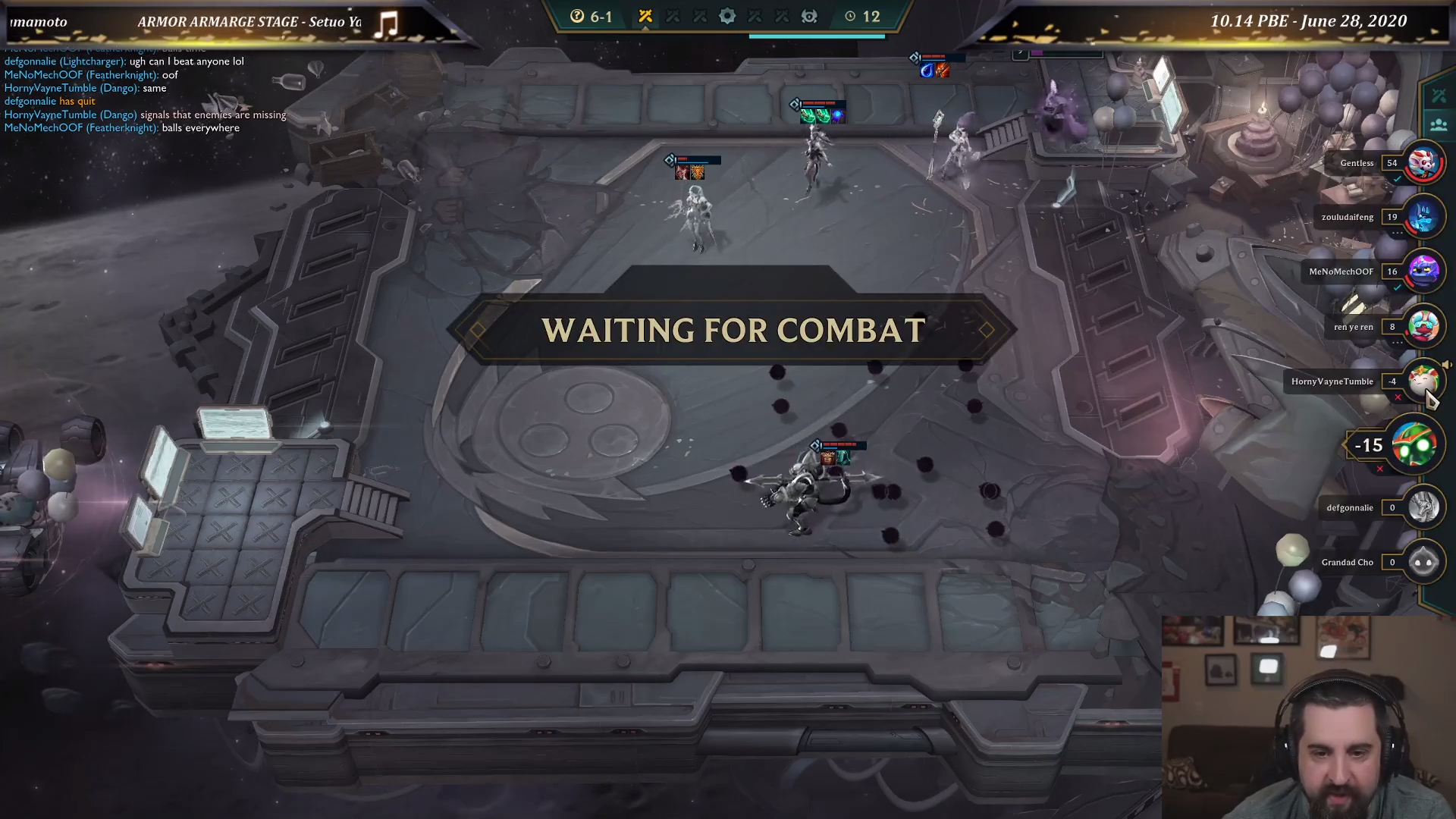Select your own enlarged avatar showing -15 health
Image resolution: width=1456 pixels, height=819 pixels.
pos(1415,445)
